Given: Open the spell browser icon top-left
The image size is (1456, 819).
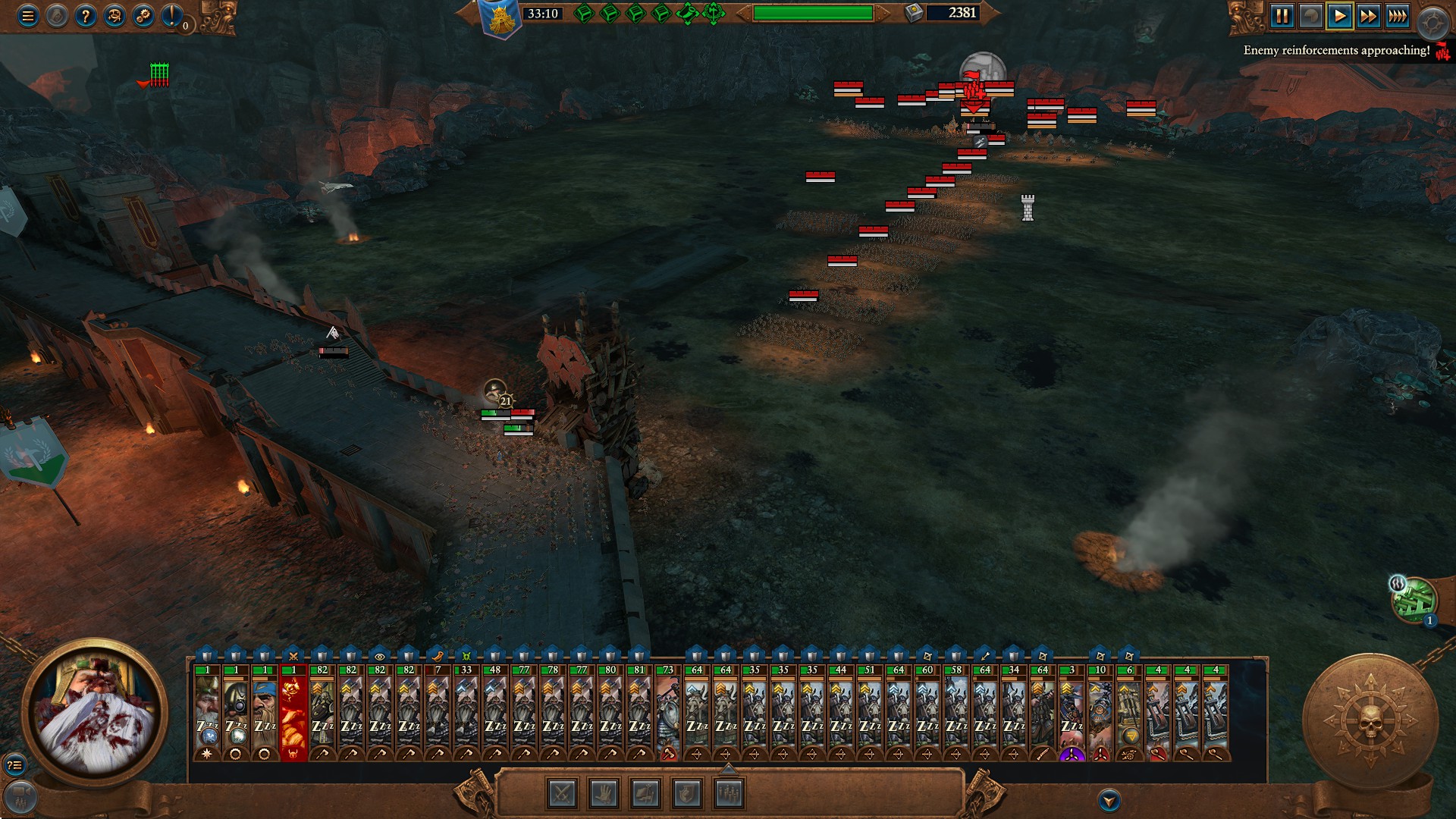Looking at the screenshot, I should 114,15.
